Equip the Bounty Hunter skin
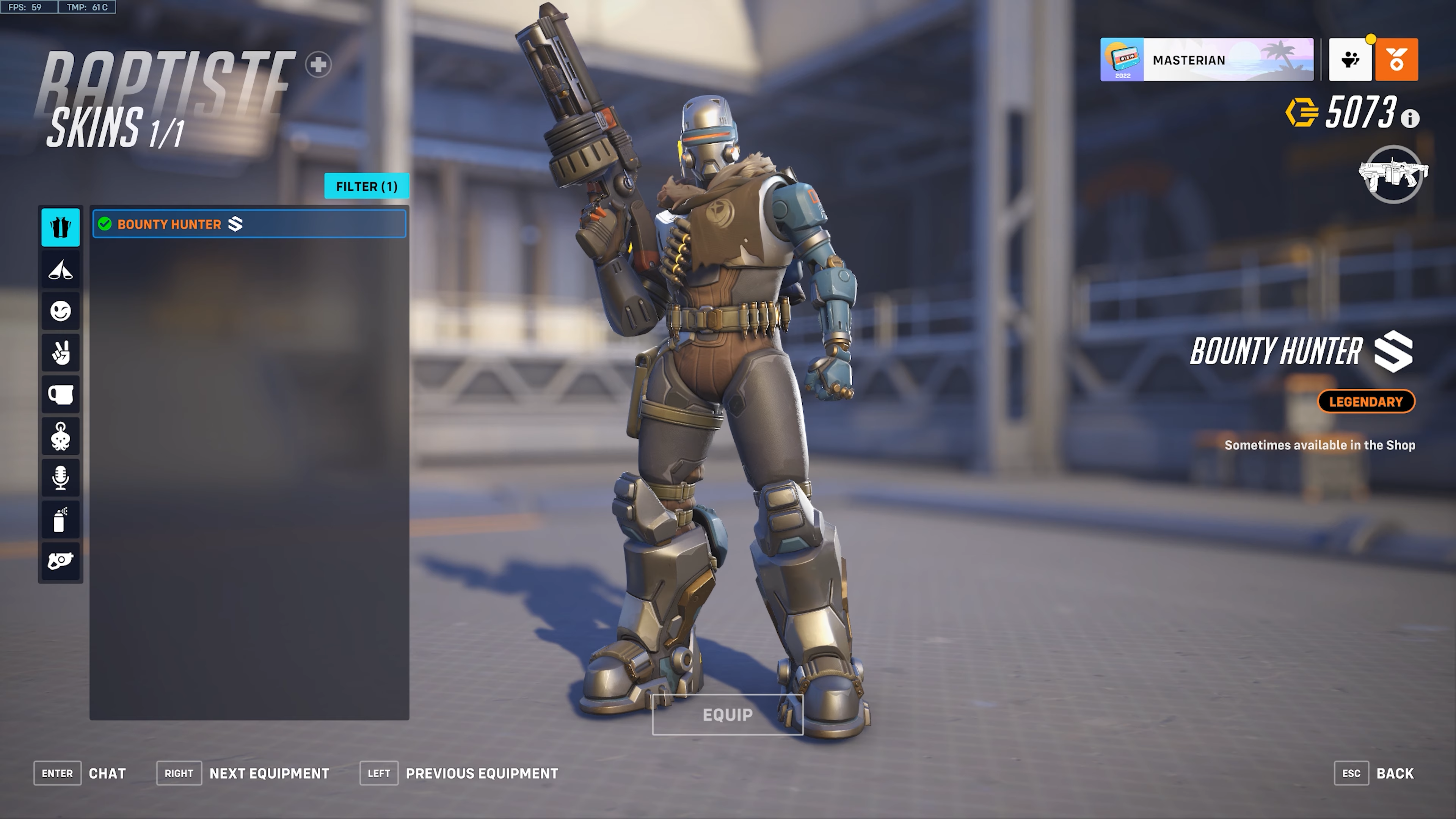1456x819 pixels. coord(727,715)
